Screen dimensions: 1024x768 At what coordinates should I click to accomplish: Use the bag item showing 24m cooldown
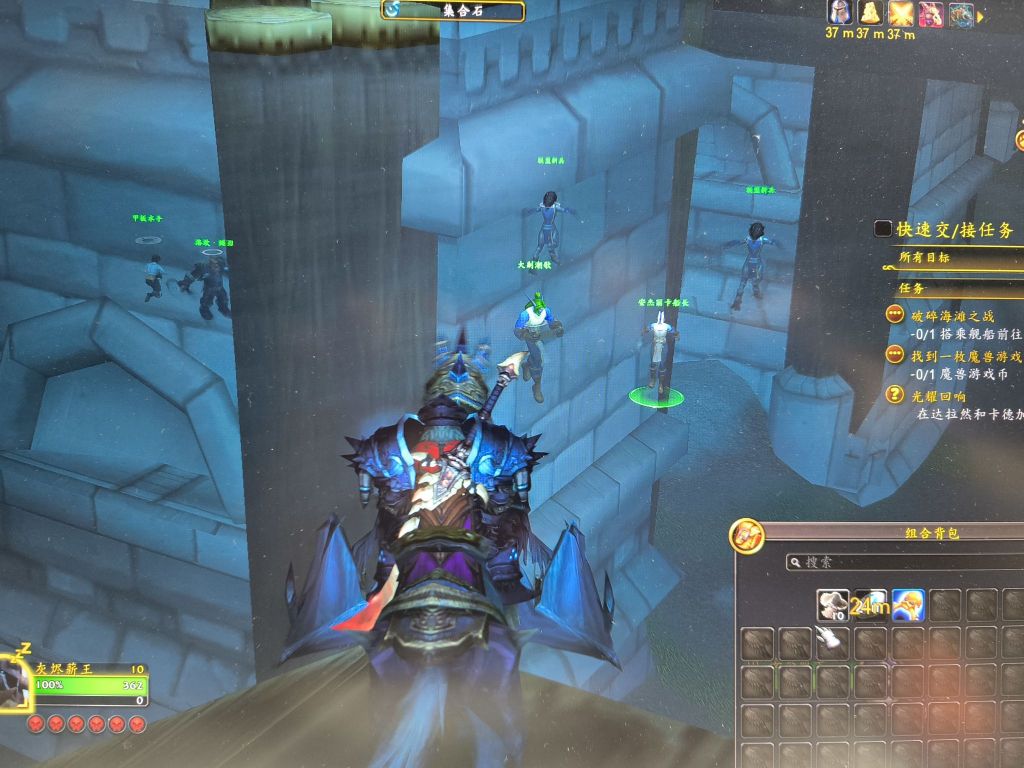870,604
